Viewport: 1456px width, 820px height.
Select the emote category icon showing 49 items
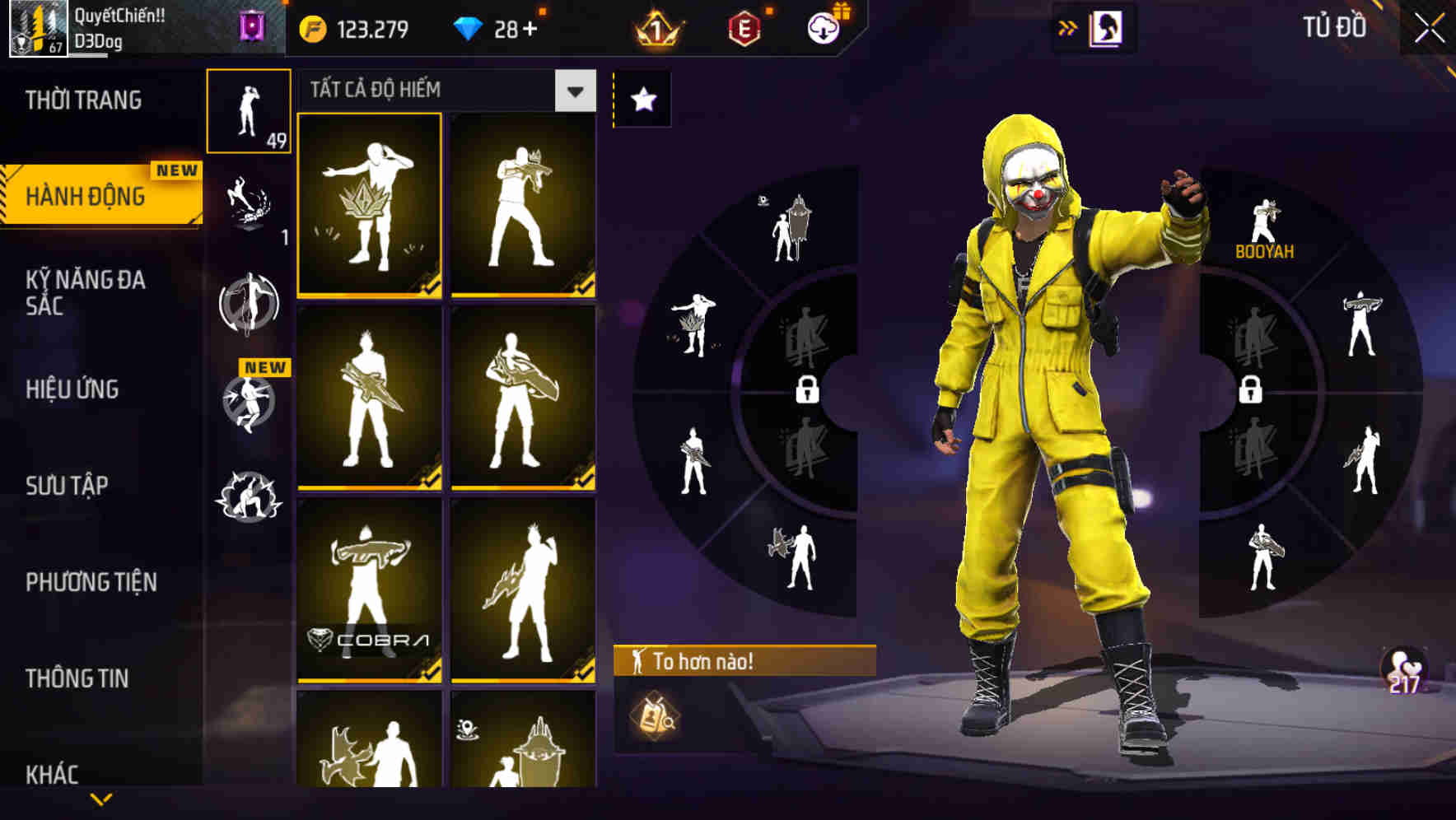(249, 109)
